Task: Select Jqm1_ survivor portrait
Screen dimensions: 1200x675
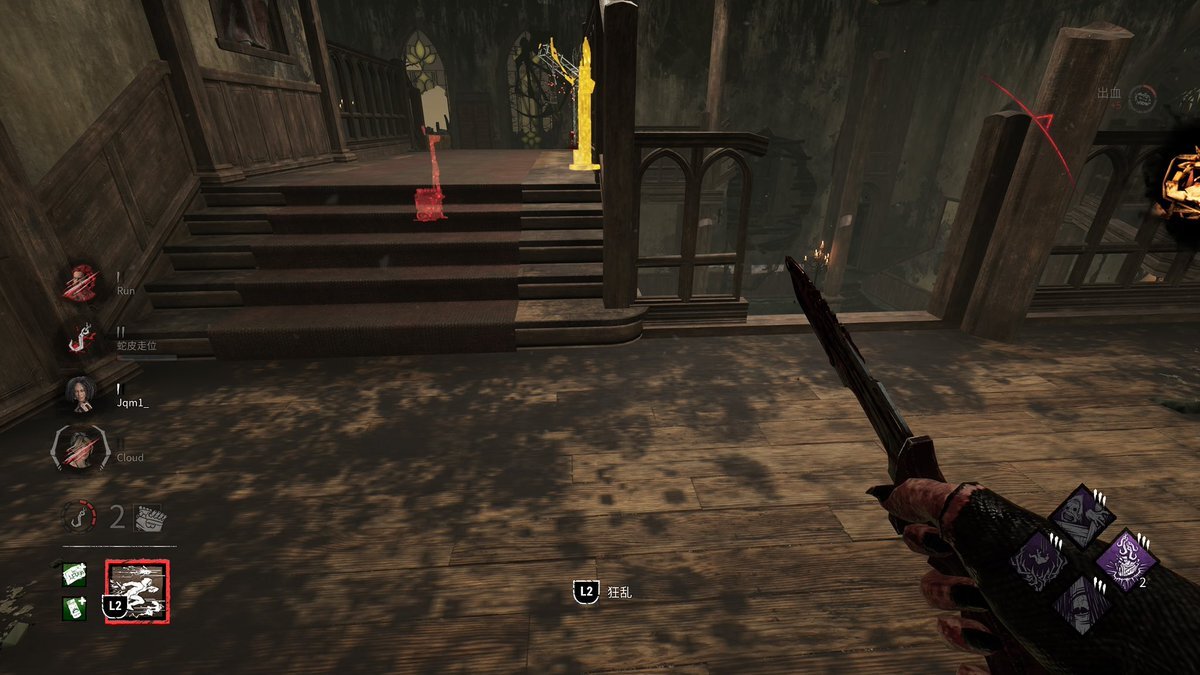Action: (81, 394)
